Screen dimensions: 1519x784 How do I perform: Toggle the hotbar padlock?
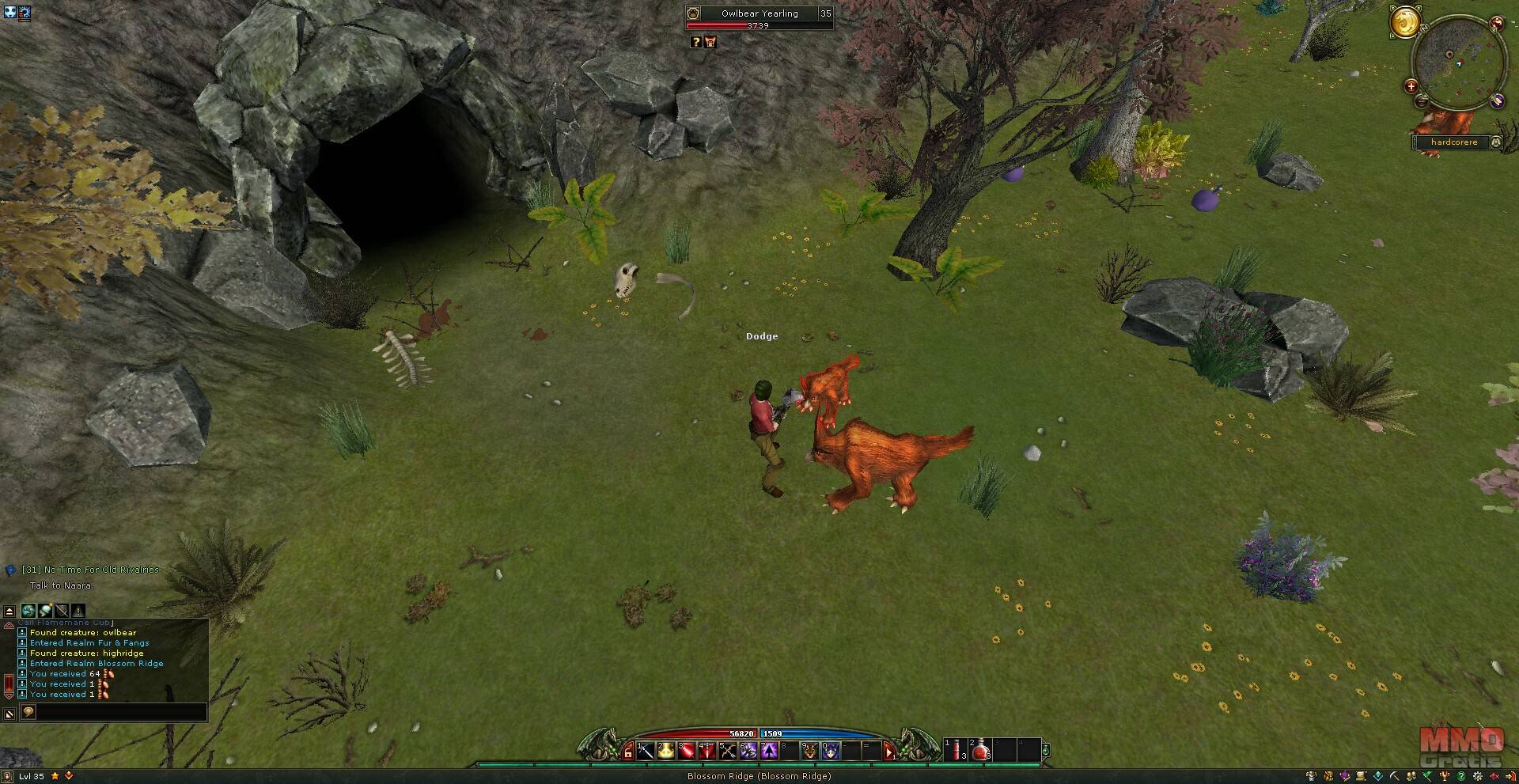click(x=628, y=752)
